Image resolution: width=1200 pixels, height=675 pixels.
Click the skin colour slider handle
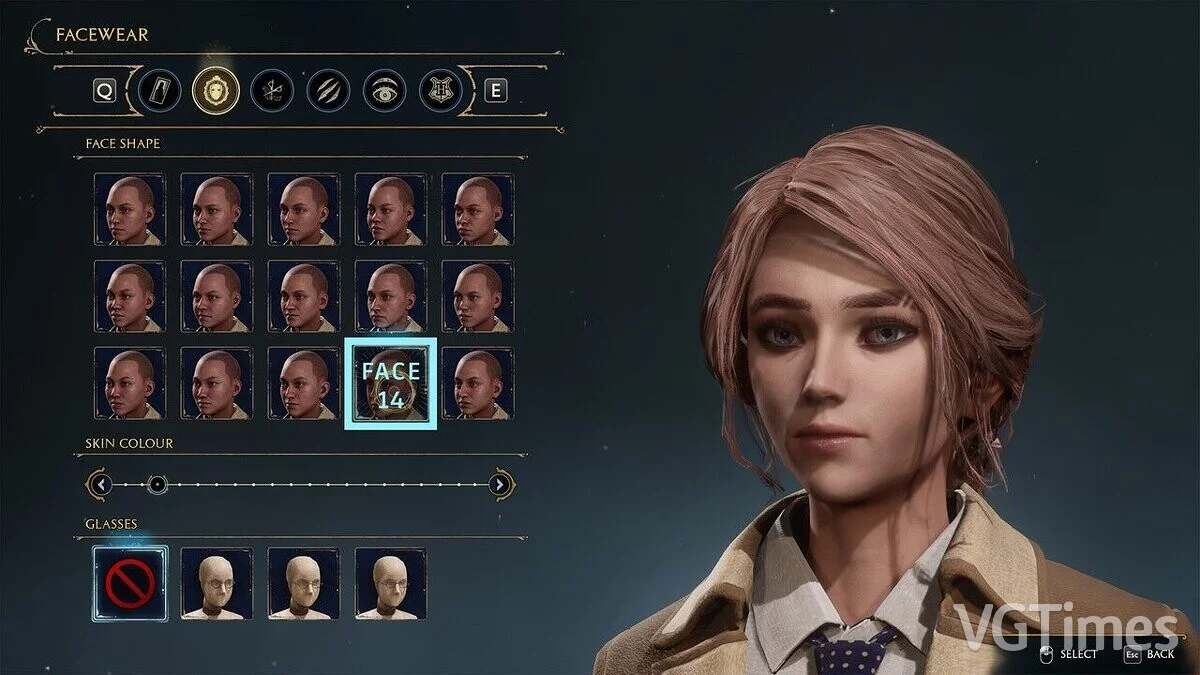(157, 485)
